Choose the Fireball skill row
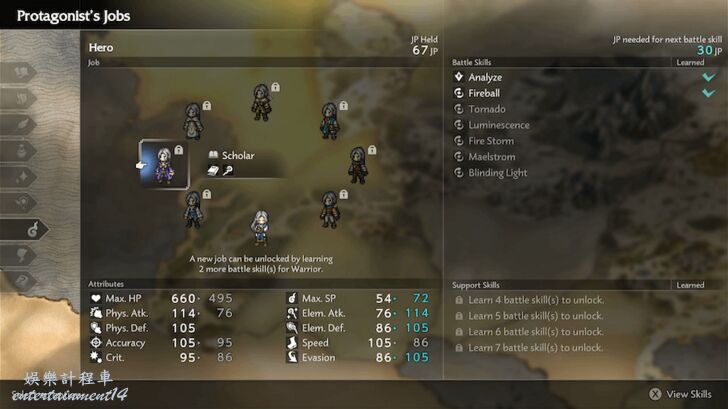Viewport: 728px width, 409px height. click(485, 93)
